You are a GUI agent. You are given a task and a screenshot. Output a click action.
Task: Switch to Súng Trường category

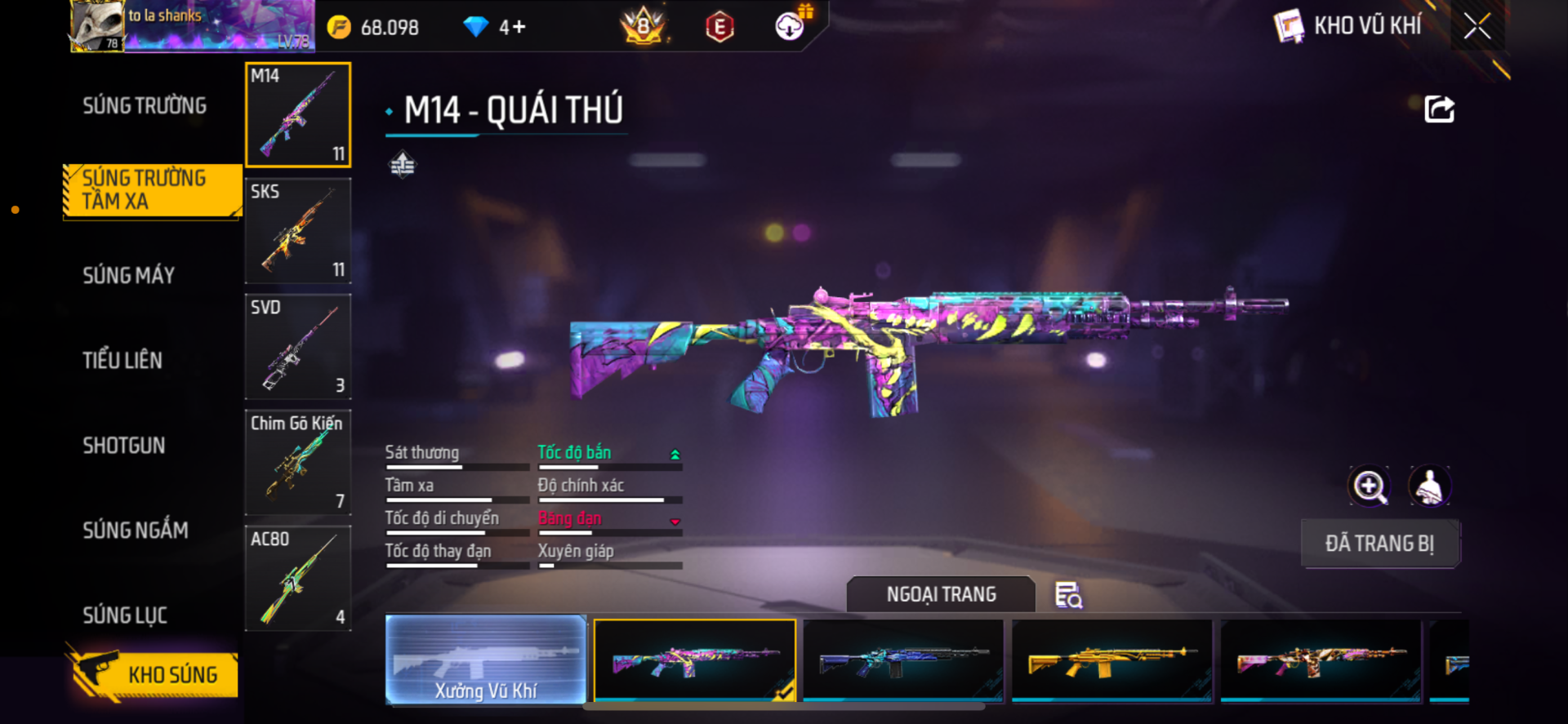(x=145, y=106)
